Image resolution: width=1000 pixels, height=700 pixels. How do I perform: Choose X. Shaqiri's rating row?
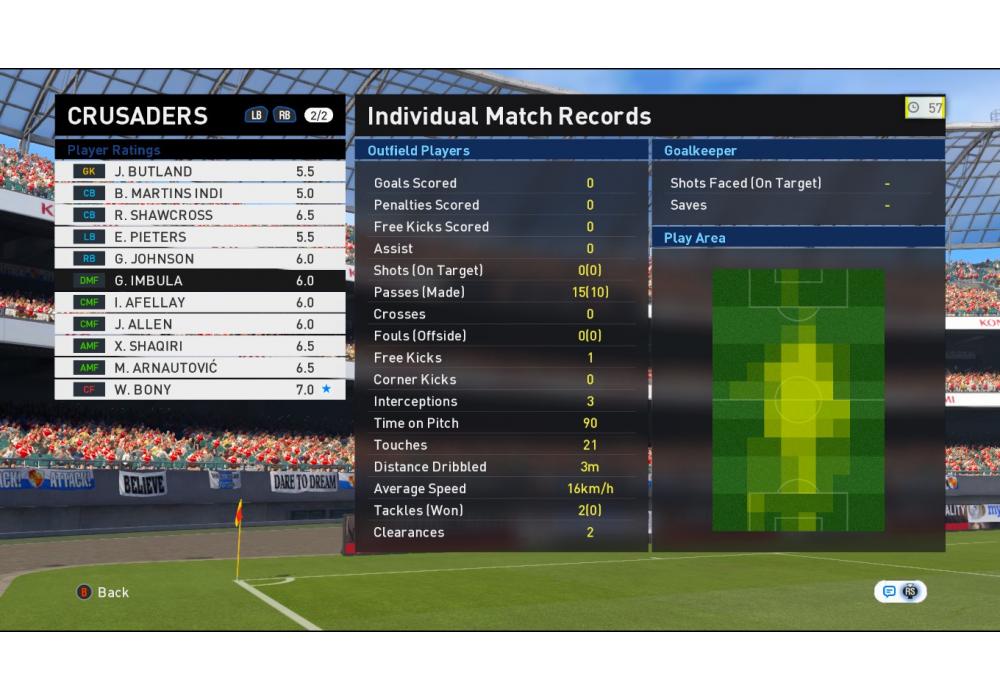pyautogui.click(x=200, y=346)
